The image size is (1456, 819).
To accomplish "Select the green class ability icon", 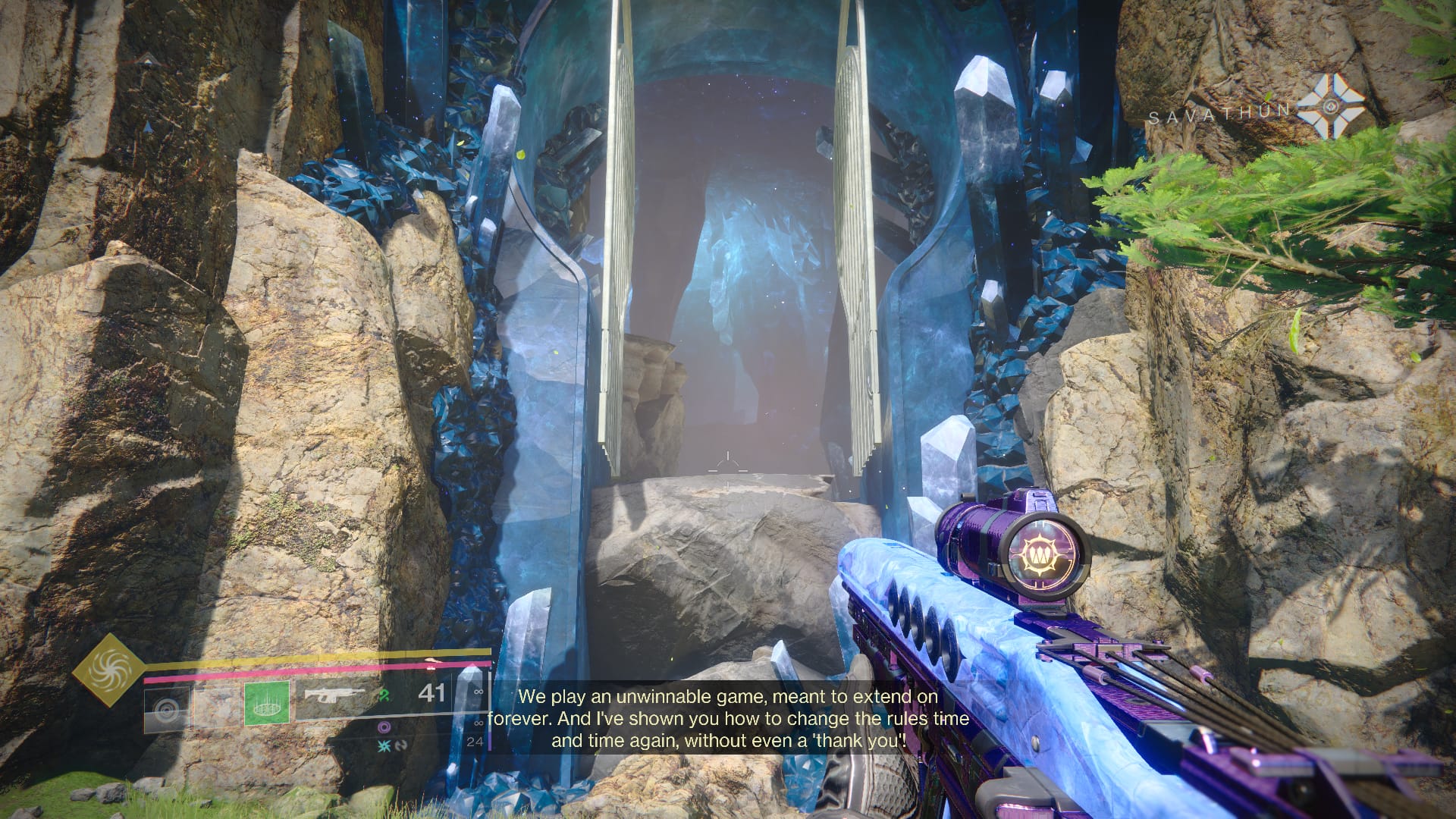I will pos(267,704).
